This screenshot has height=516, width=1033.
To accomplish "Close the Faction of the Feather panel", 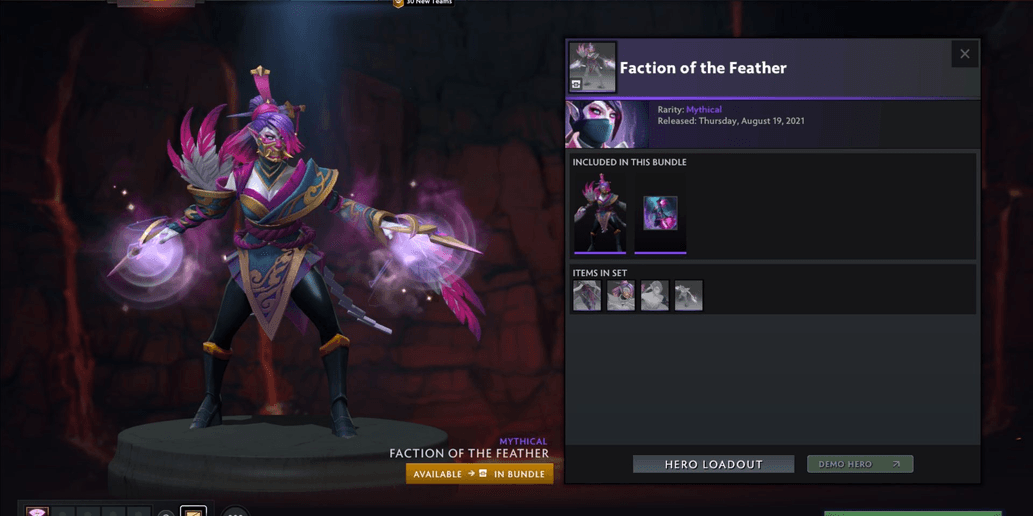I will 964,54.
